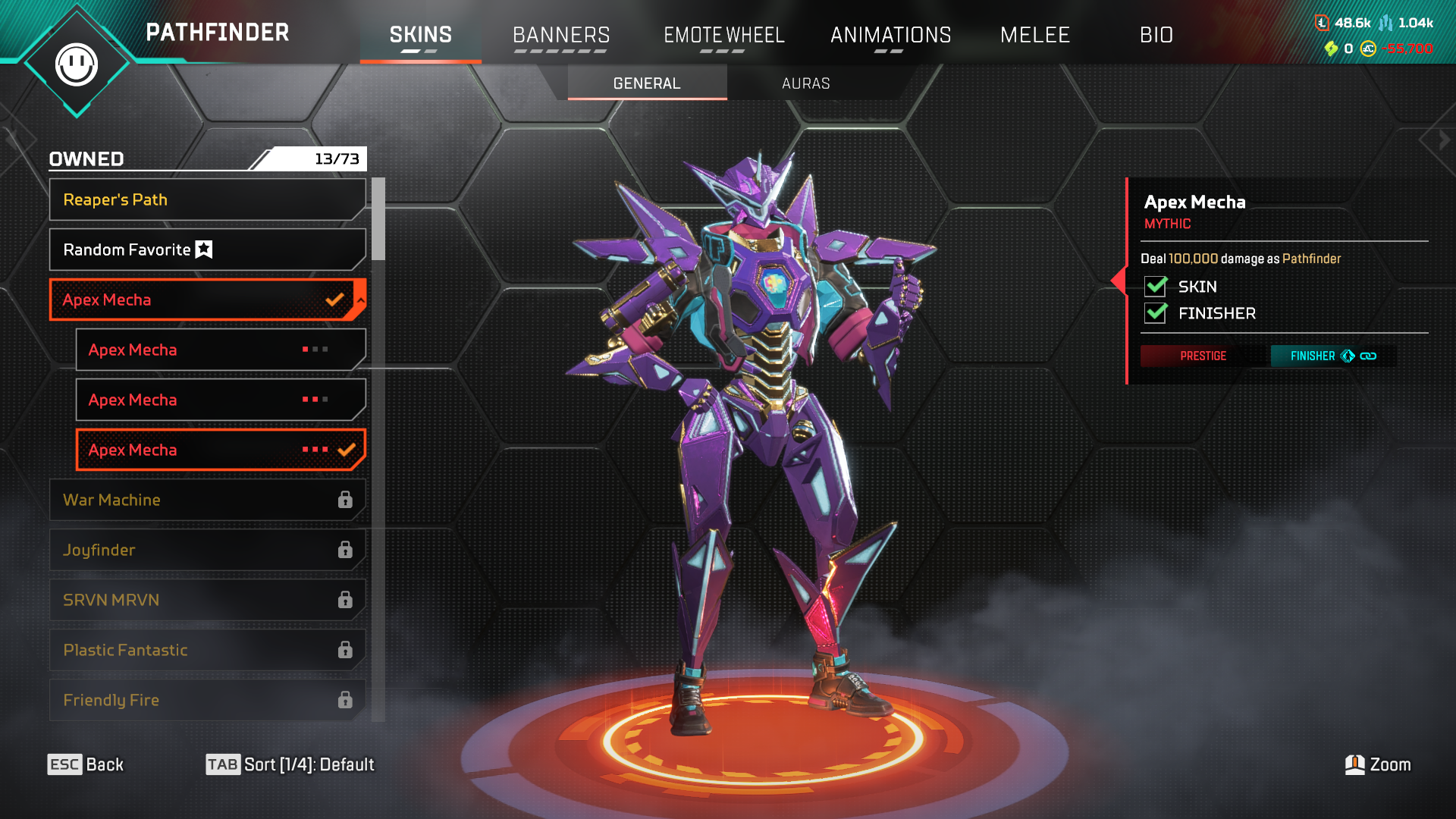Choose the locked Joyfinder skin
1456x819 pixels.
206,550
